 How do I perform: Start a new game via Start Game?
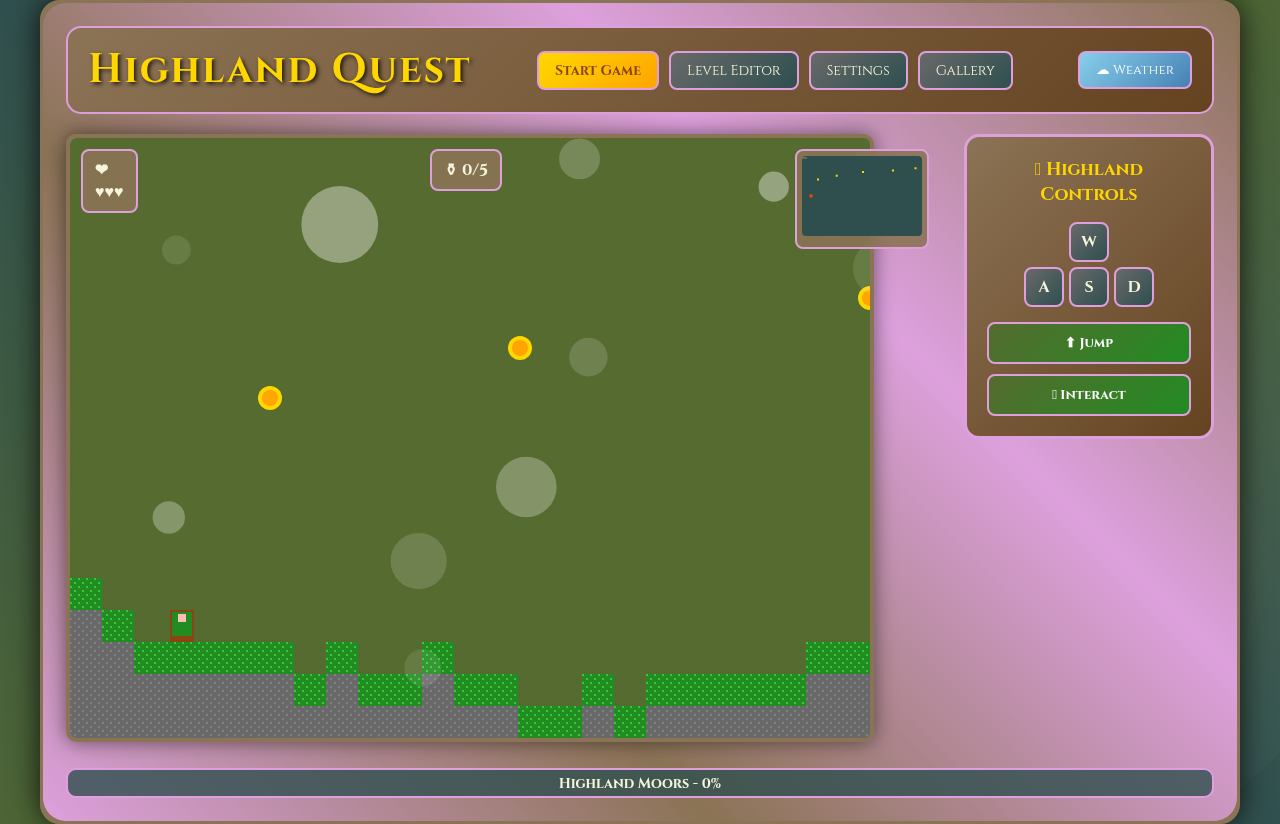coord(597,70)
